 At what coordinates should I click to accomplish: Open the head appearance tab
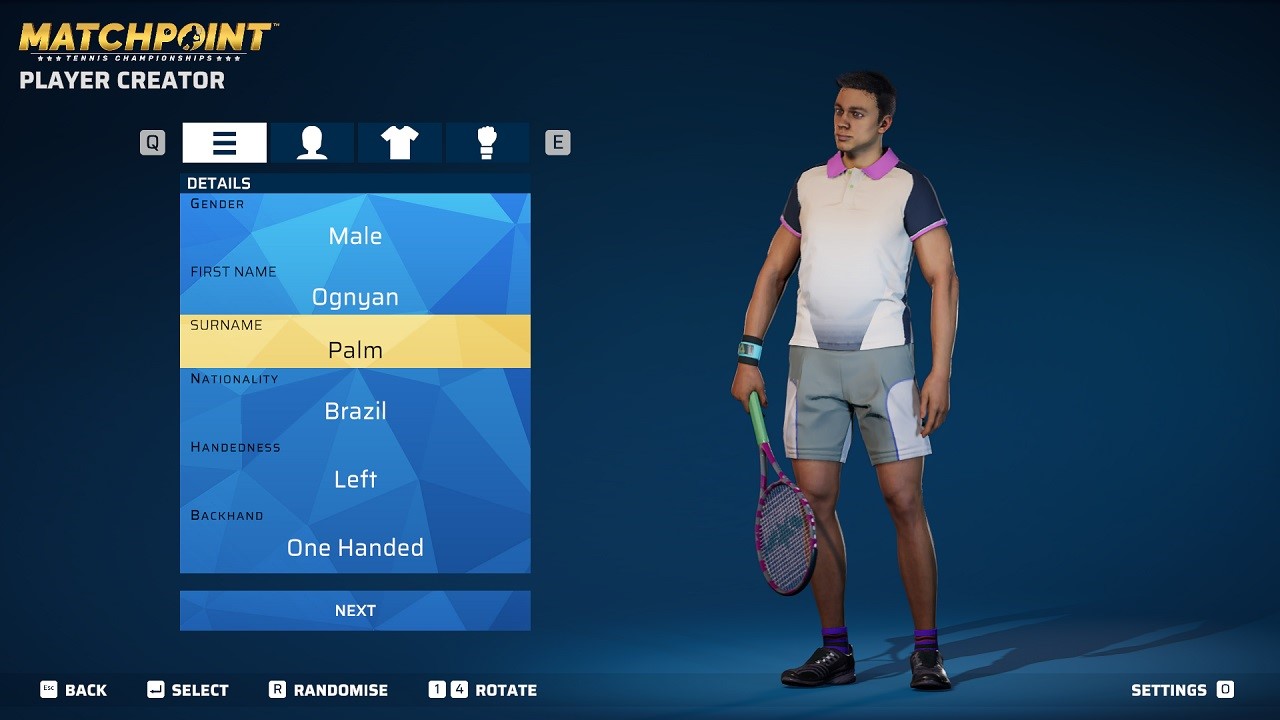coord(312,143)
